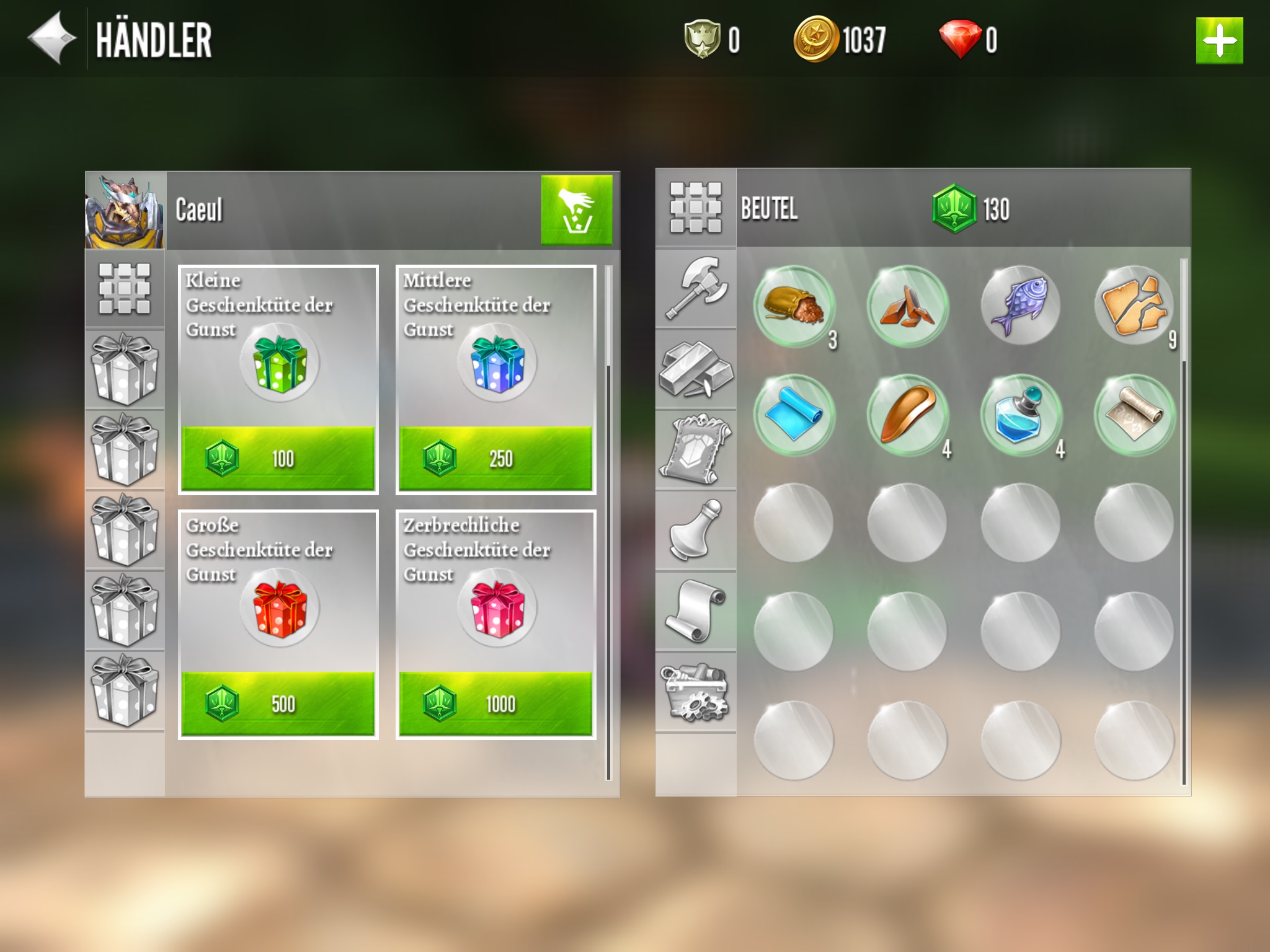Choose the blue potion bottle slot
Screen dimensions: 1270x952
pyautogui.click(x=1020, y=415)
